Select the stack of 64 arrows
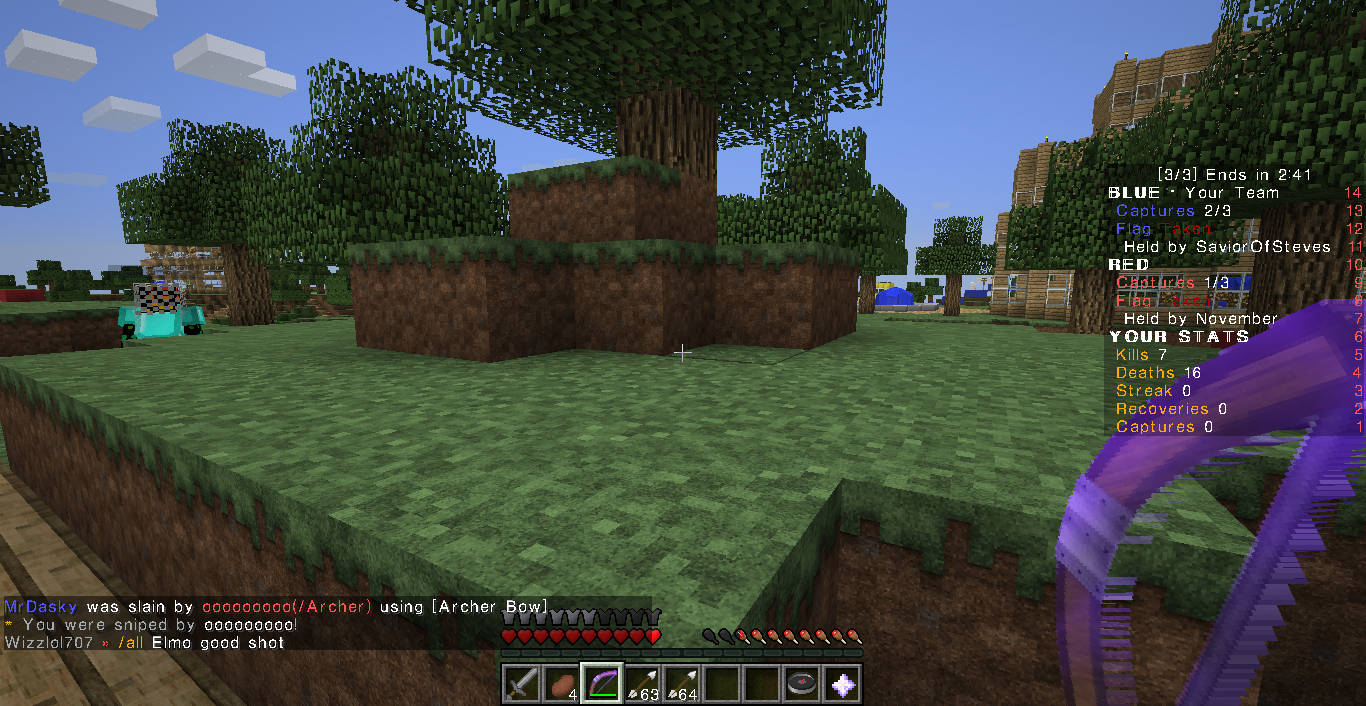Screen dimensions: 1366x706 point(681,684)
